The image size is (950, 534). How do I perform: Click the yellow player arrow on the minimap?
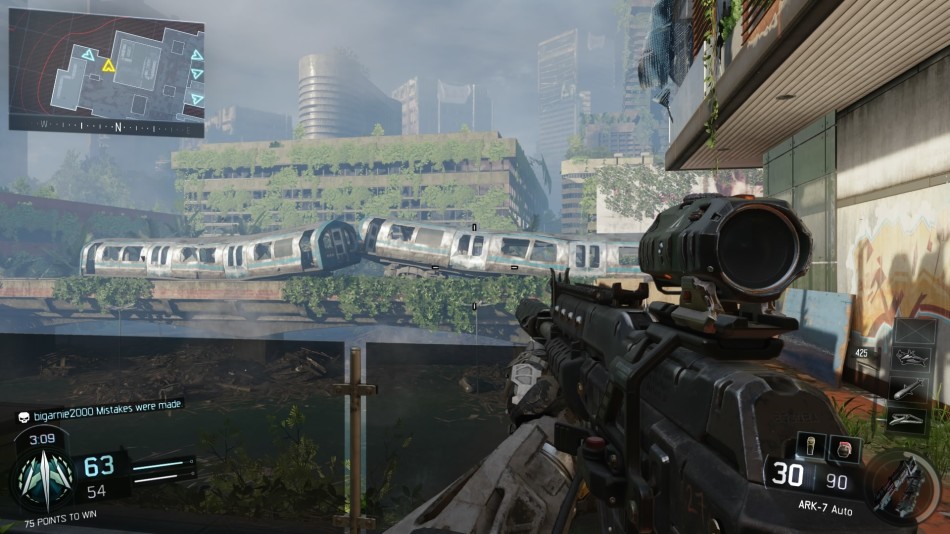point(109,66)
